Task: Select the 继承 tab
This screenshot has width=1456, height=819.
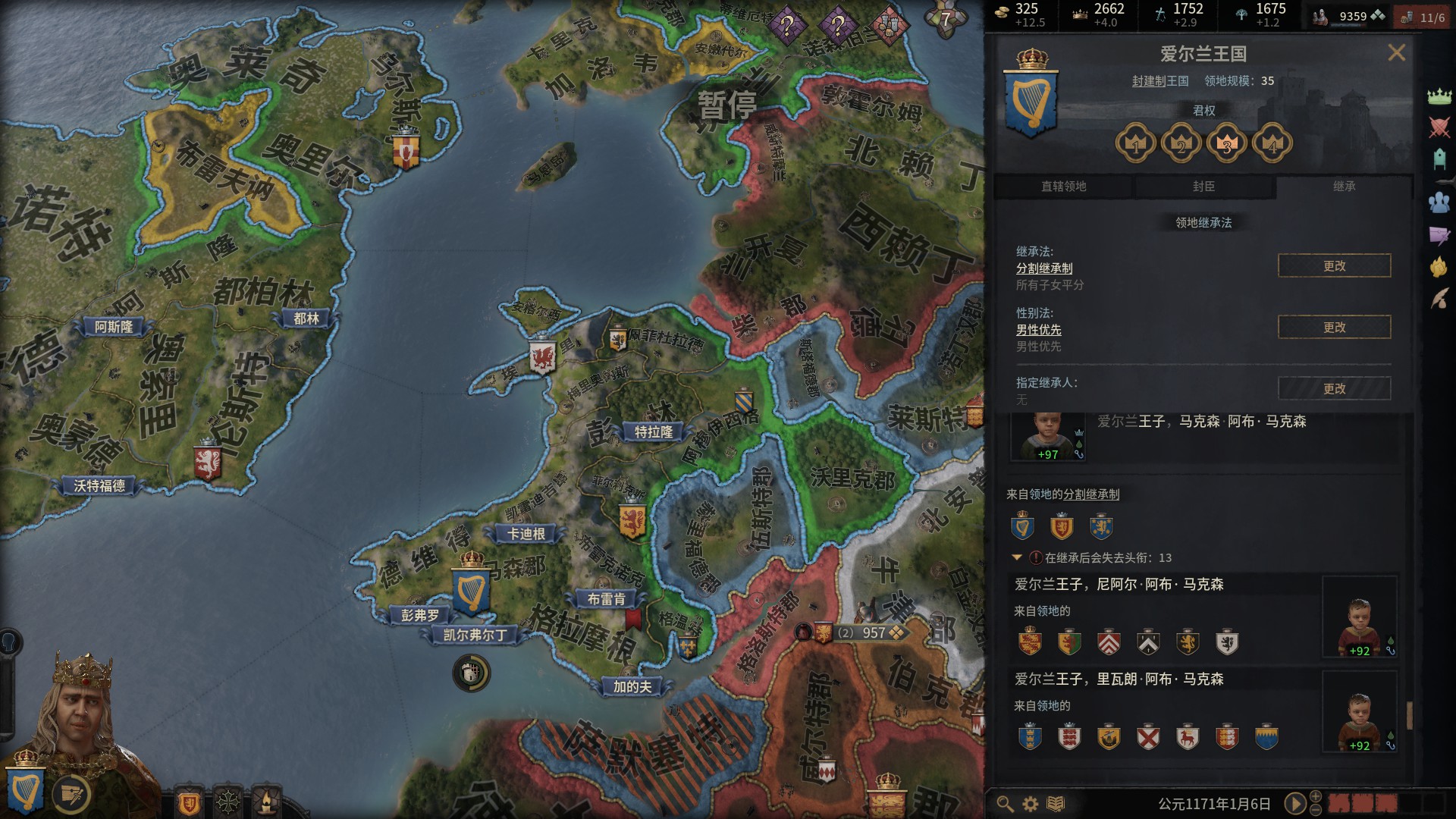Action: 1344,187
